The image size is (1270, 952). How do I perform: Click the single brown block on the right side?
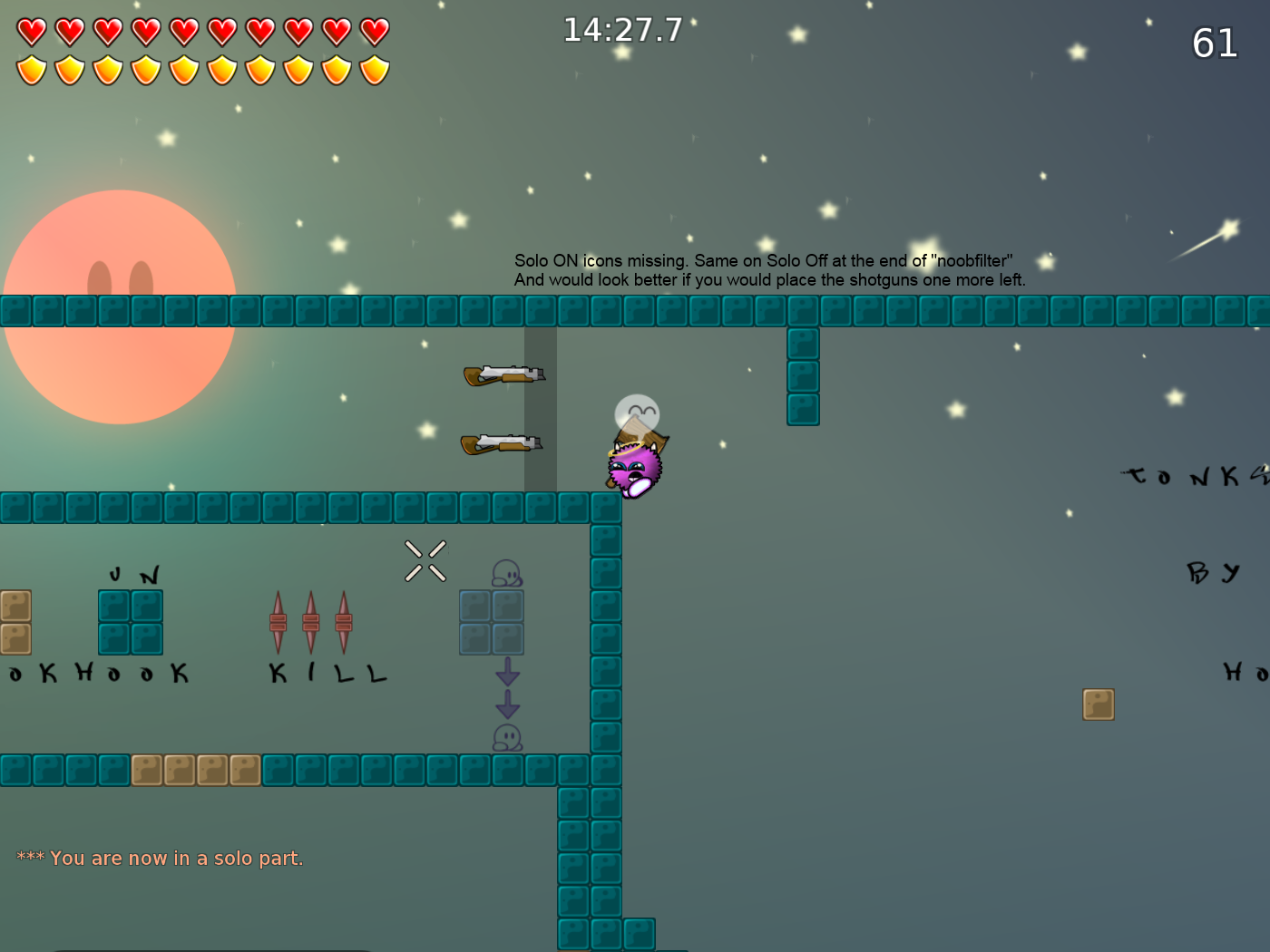pyautogui.click(x=1099, y=704)
